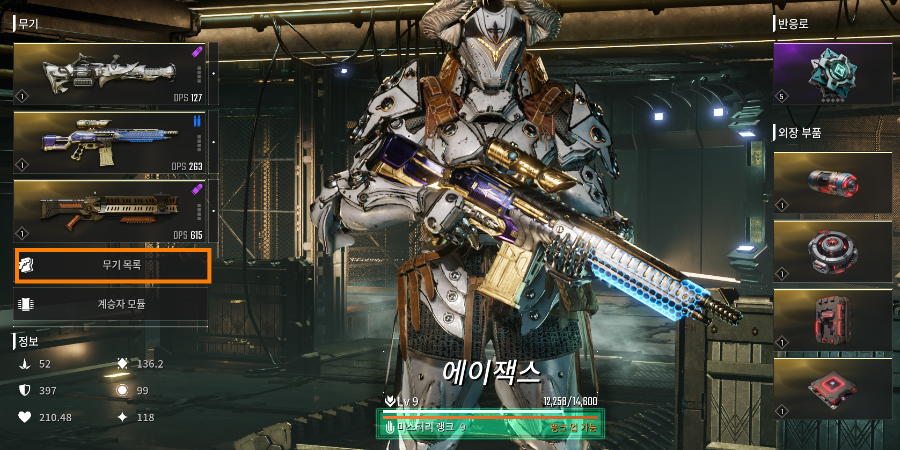Select the weapon slot with DPS 127
Viewport: 900px width, 450px height.
pyautogui.click(x=110, y=75)
